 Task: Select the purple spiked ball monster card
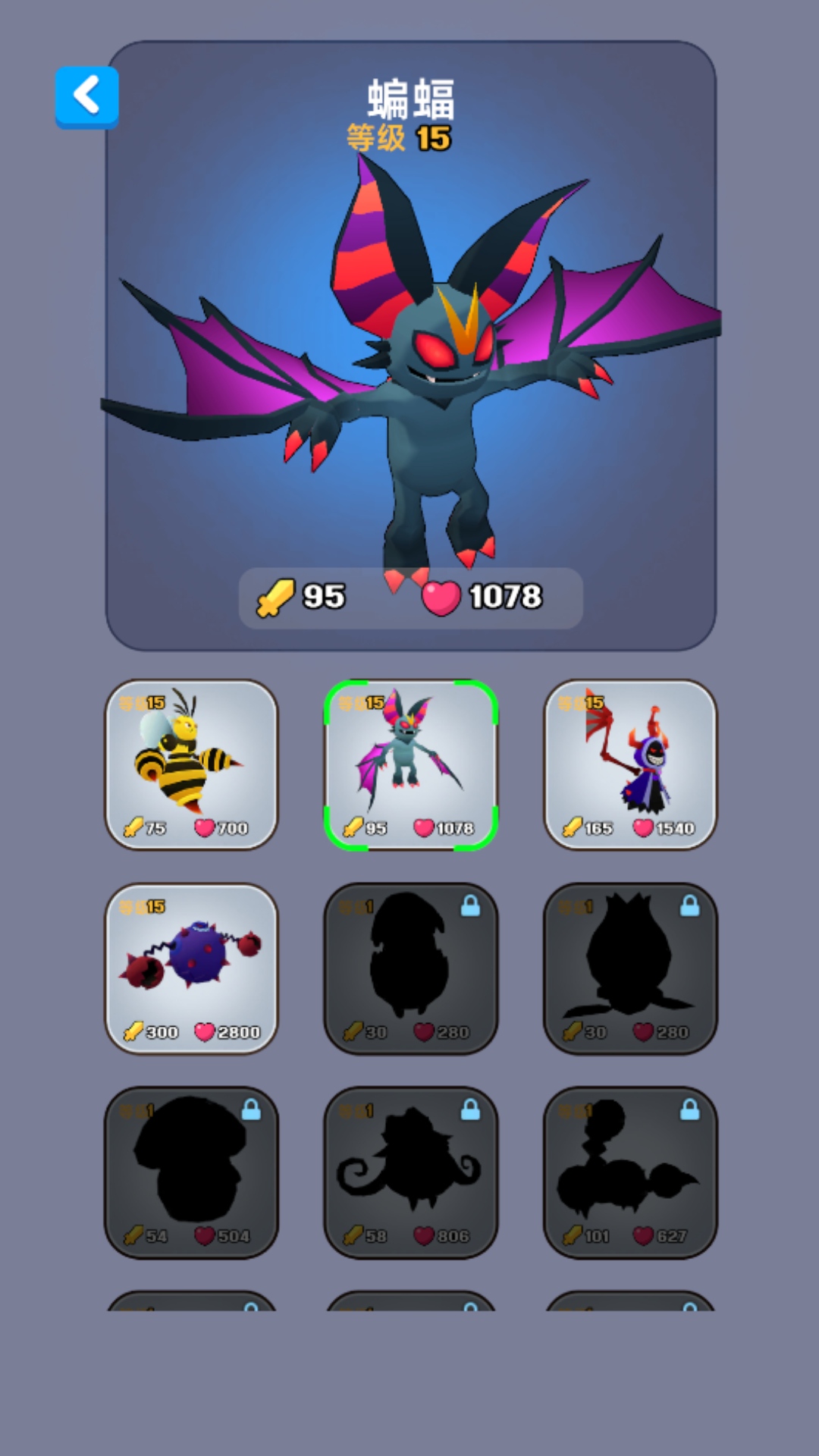click(x=191, y=968)
